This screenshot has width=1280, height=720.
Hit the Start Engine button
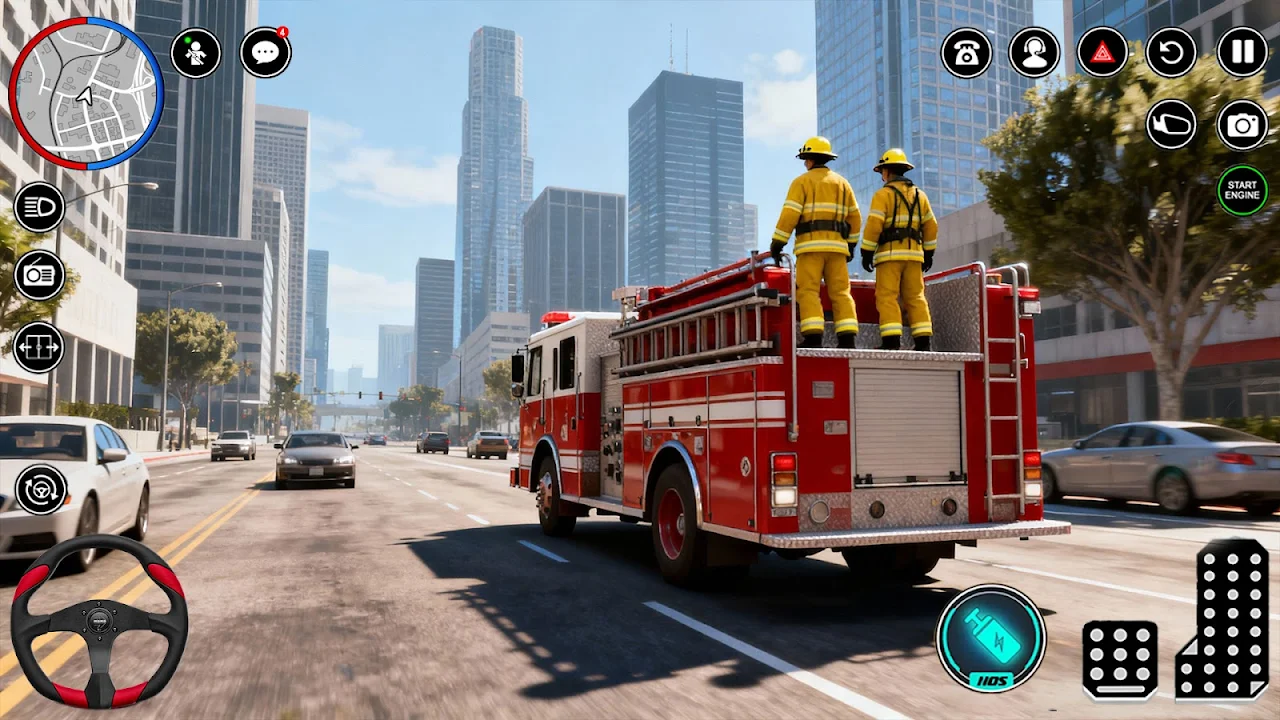click(x=1242, y=190)
